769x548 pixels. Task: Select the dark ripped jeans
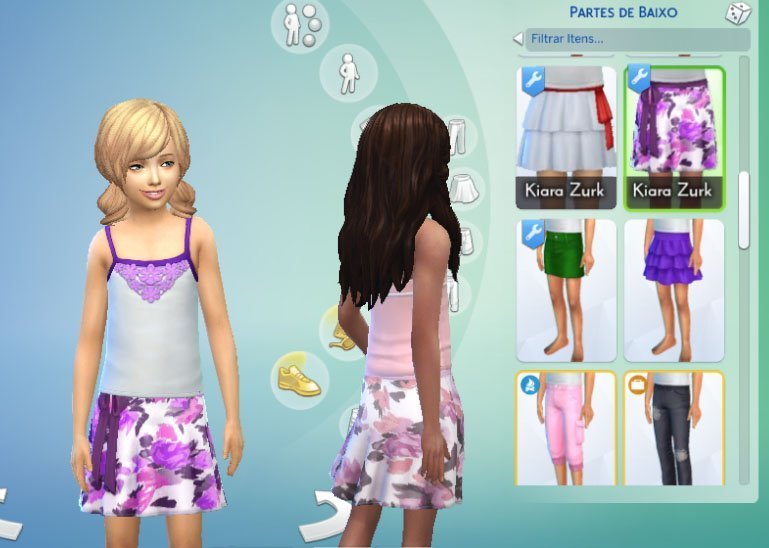[673, 428]
